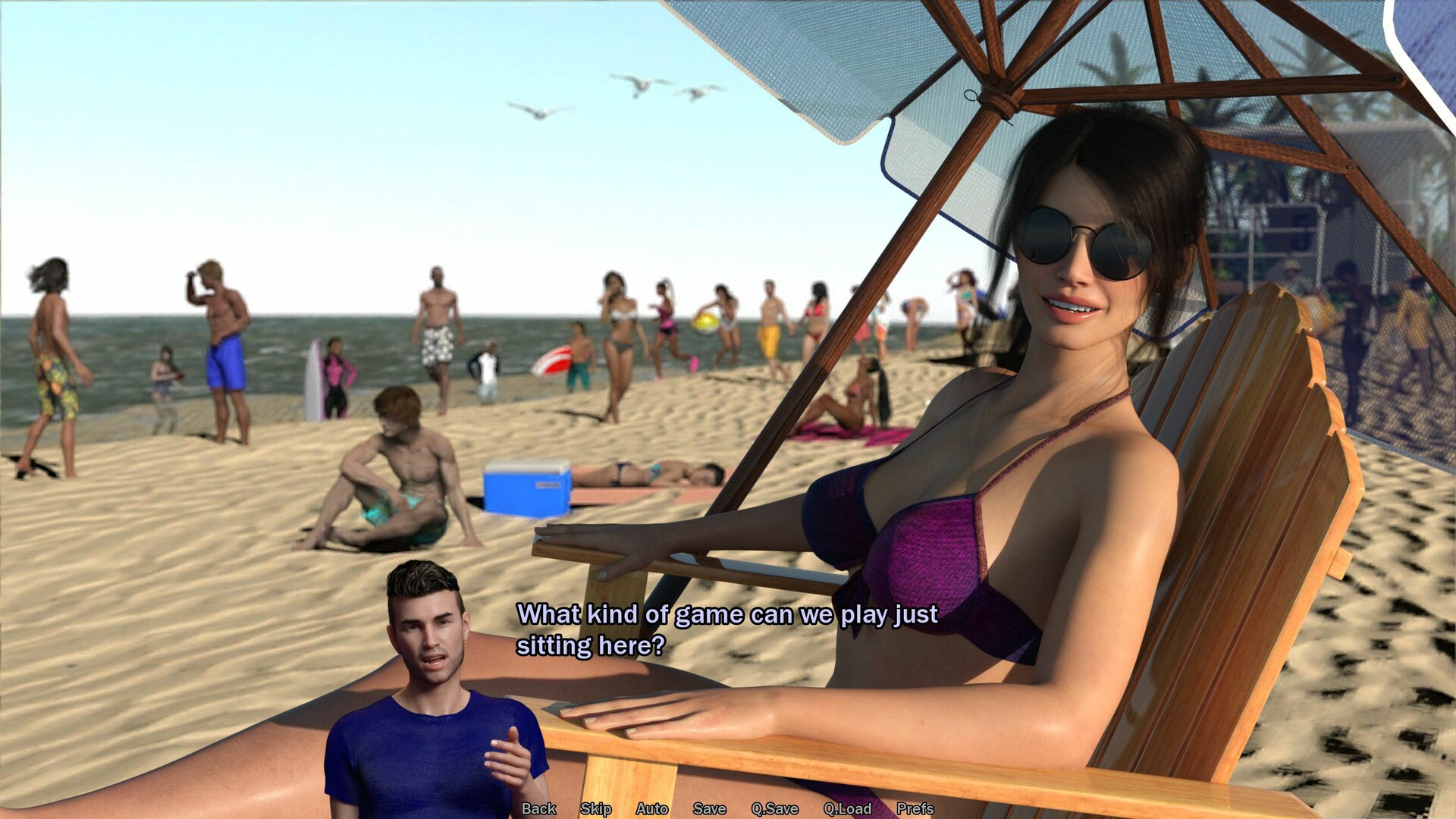Open the Save screen
The width and height of the screenshot is (1456, 819).
point(709,809)
